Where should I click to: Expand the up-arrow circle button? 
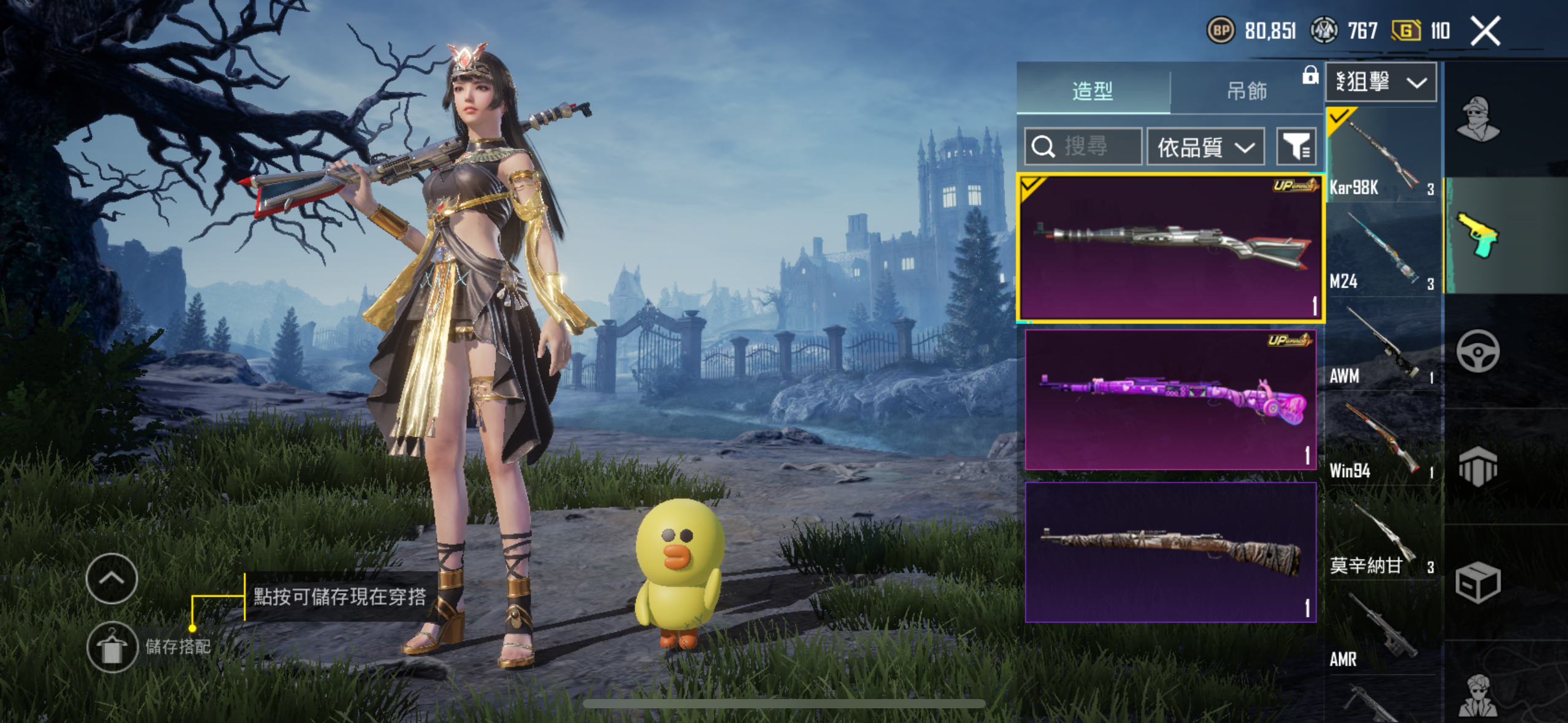pyautogui.click(x=112, y=578)
